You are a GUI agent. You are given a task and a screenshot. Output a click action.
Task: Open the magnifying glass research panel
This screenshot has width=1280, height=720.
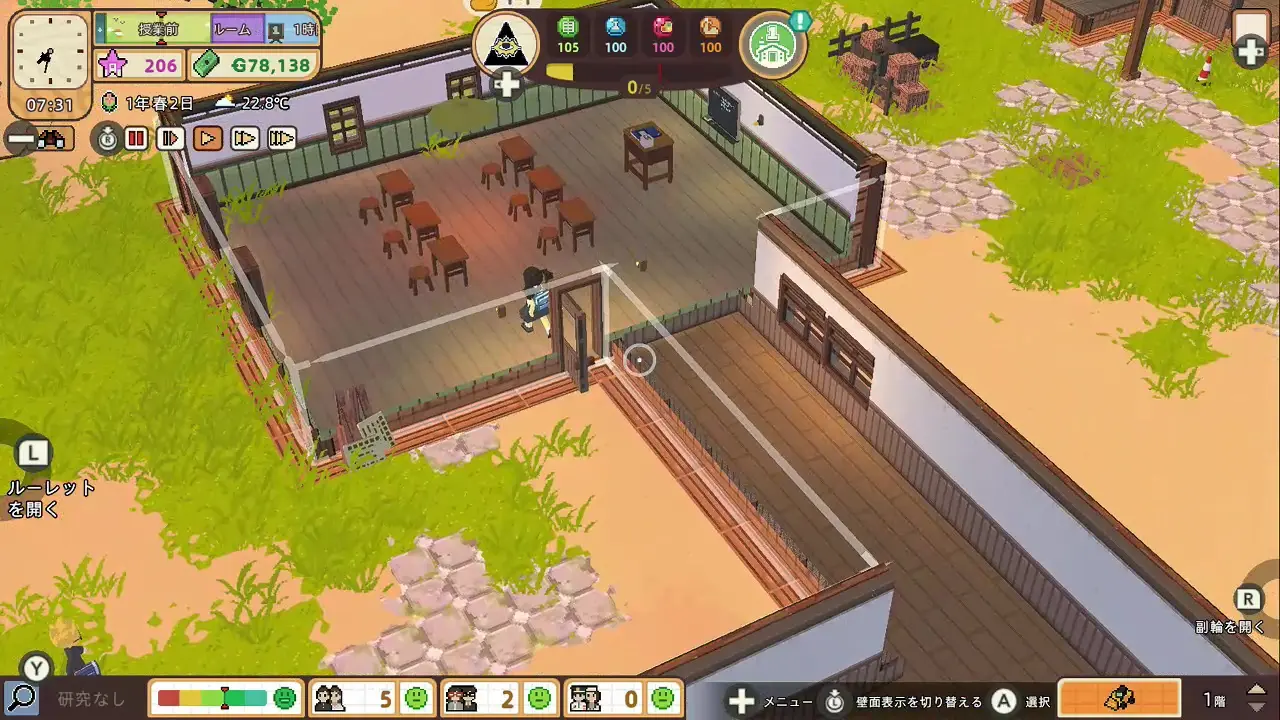(x=21, y=697)
